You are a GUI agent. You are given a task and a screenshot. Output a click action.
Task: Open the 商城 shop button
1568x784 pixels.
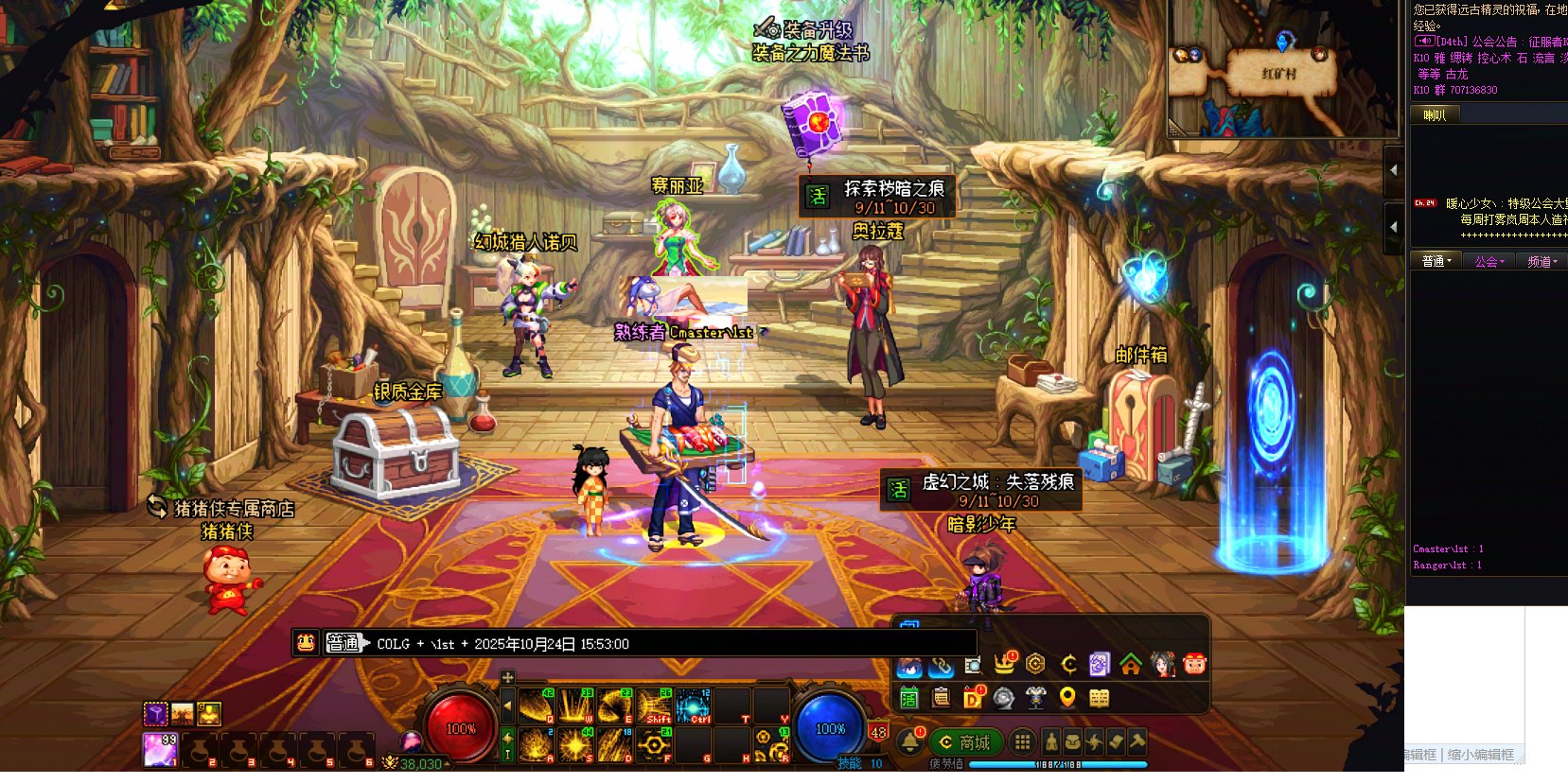click(965, 742)
